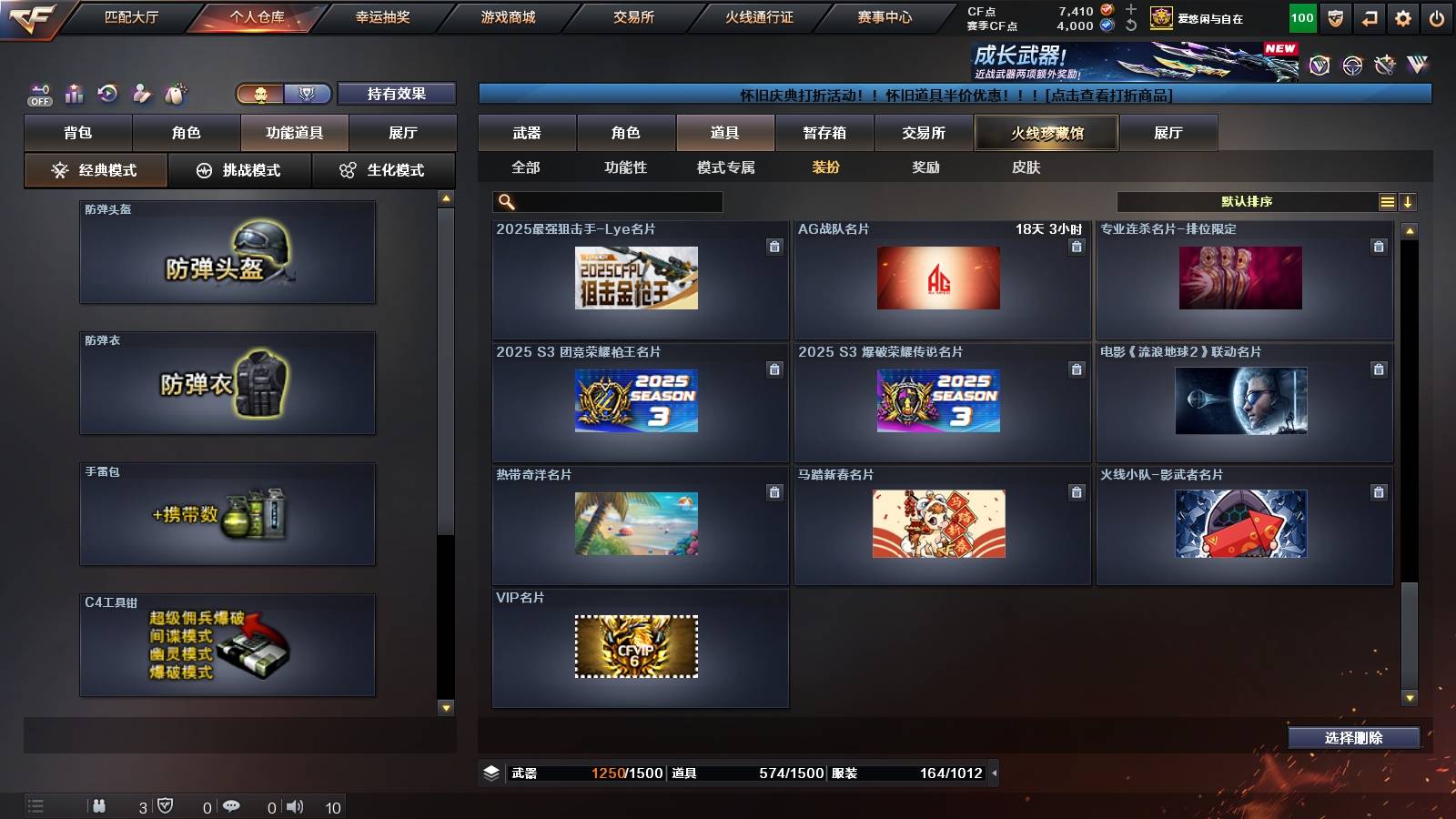This screenshot has width=1456, height=819.
Task: Click the replay/return arrow icon at top right
Action: click(x=1370, y=15)
